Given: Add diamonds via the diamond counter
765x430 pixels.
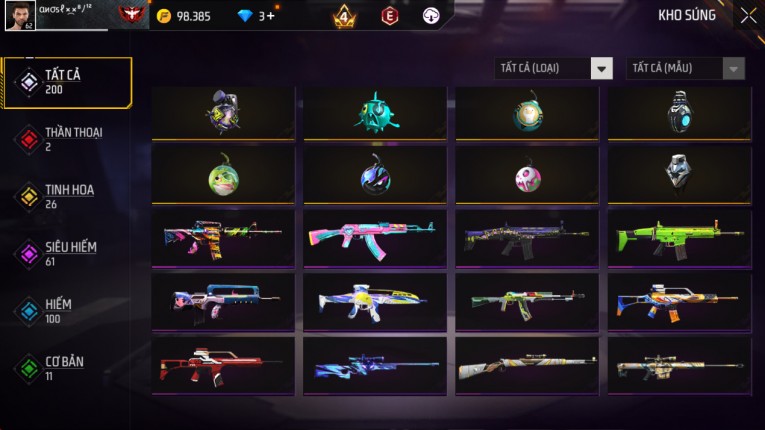Looking at the screenshot, I should pos(267,16).
